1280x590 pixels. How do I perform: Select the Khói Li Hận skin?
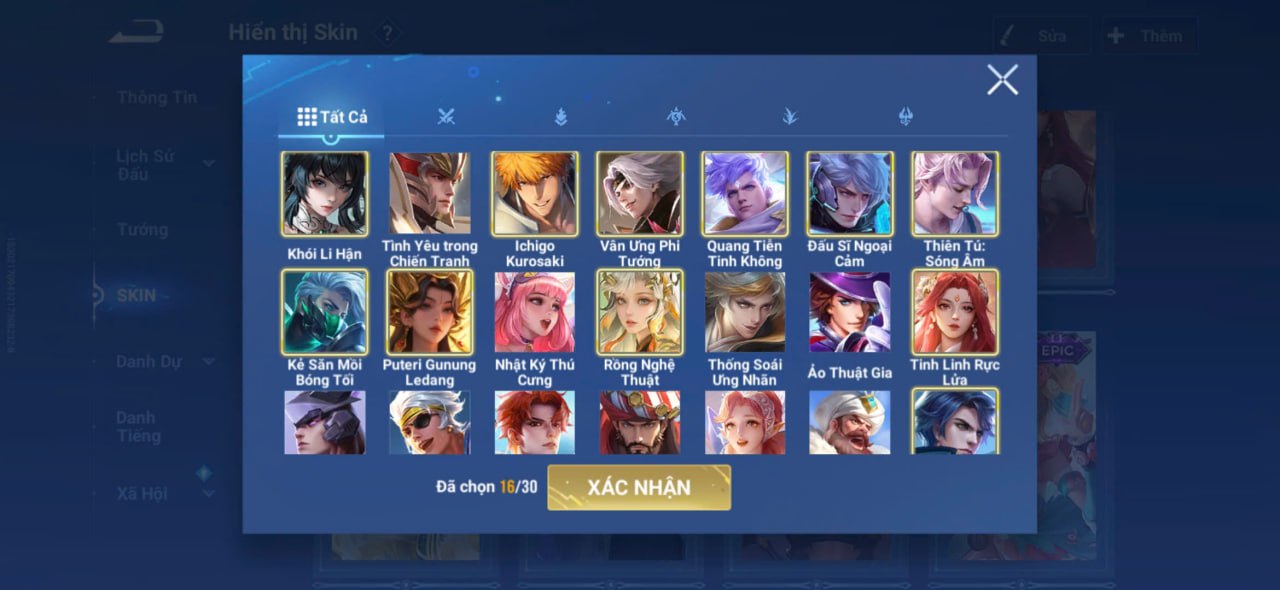[325, 194]
